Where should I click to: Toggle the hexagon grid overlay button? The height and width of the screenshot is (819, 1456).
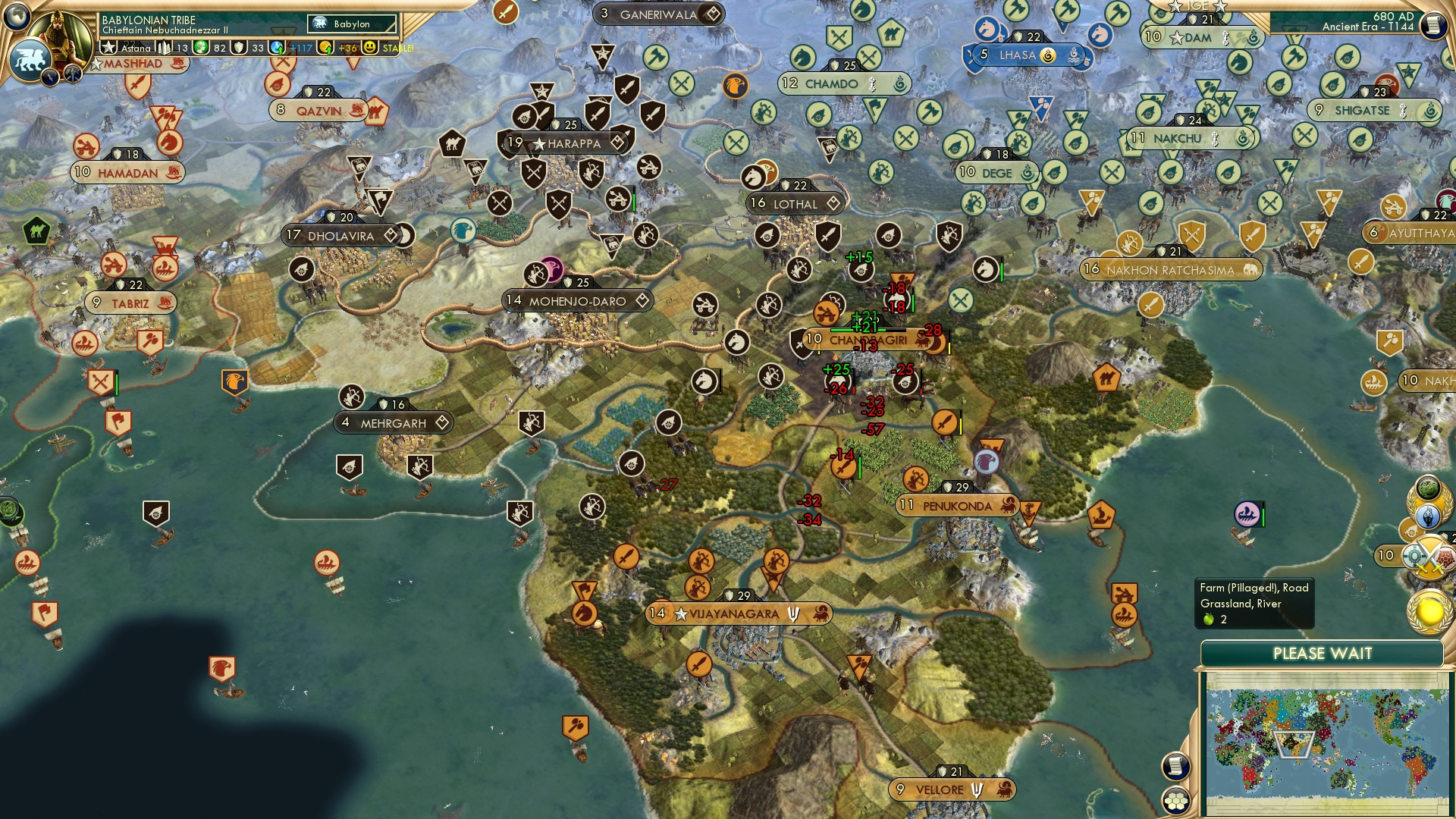[x=1175, y=801]
